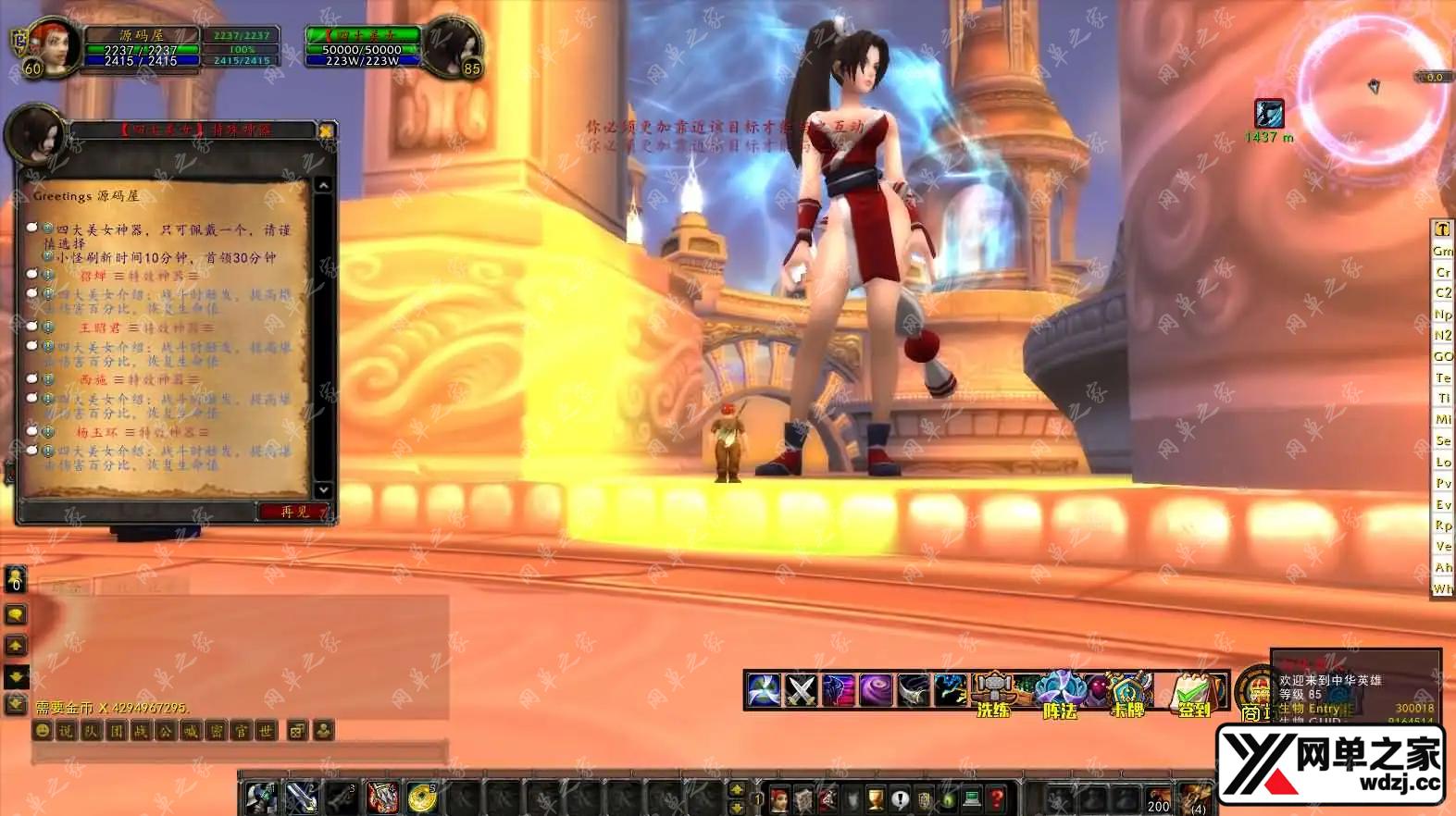Activate the purple swirl ability
Image resolution: width=1456 pixels, height=816 pixels.
coord(876,690)
